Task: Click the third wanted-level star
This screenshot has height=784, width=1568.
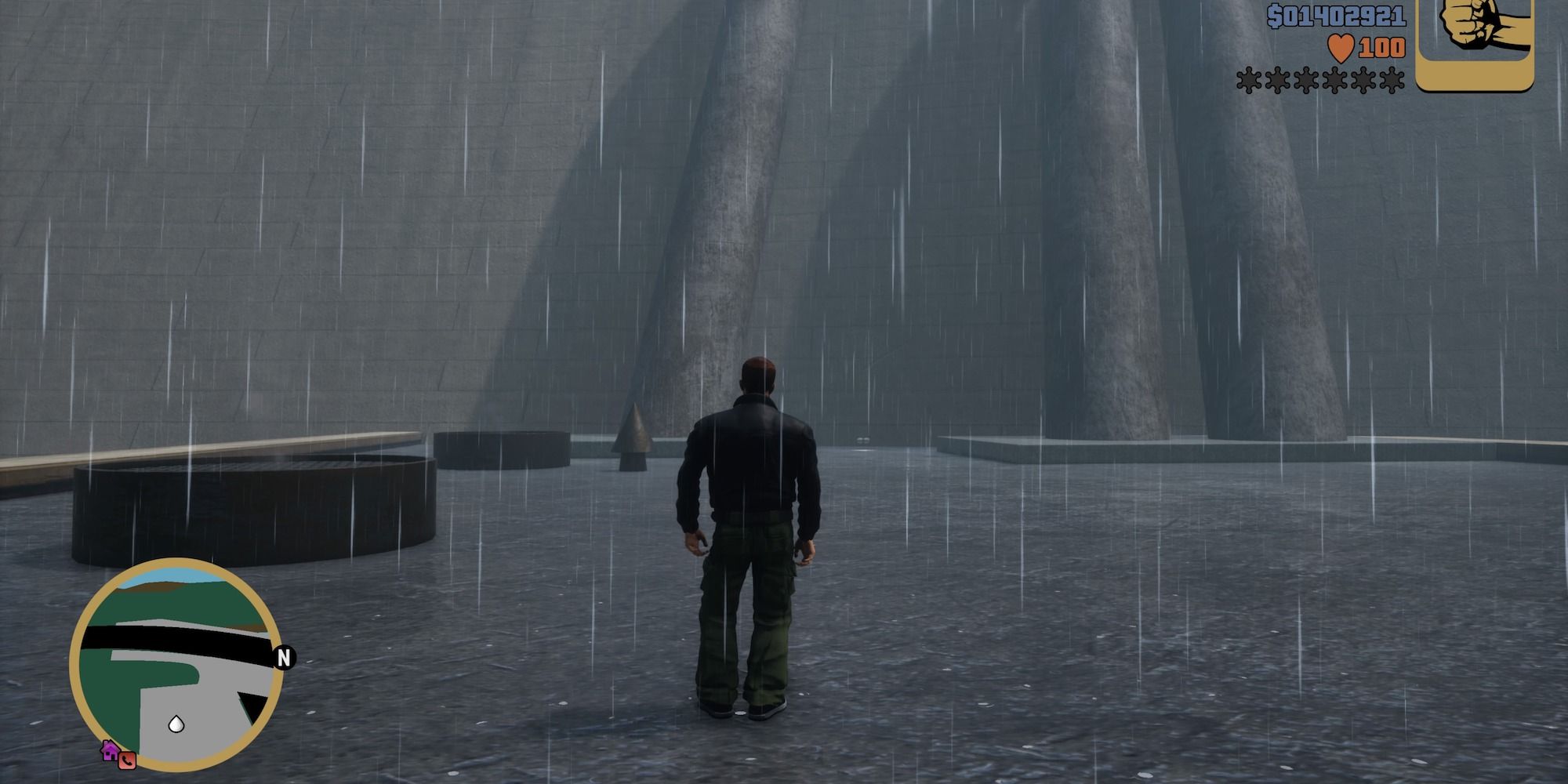Action: [x=1305, y=80]
